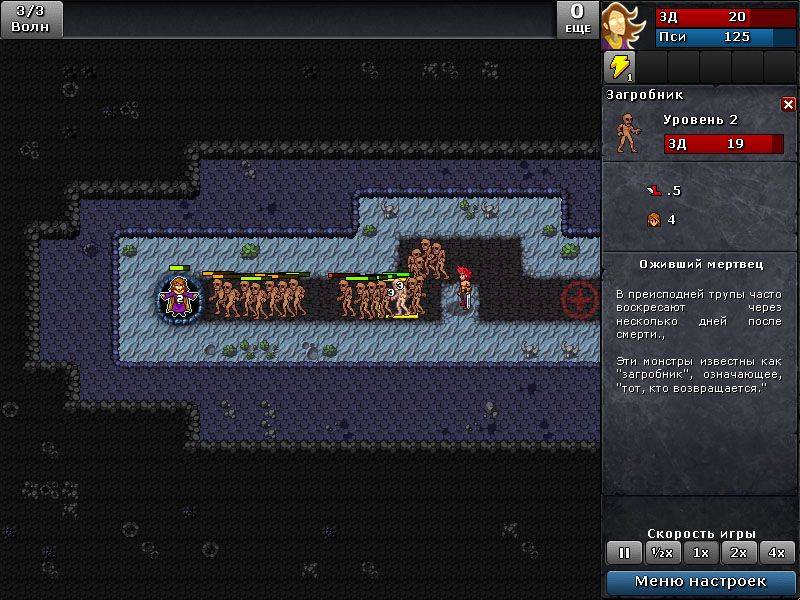Image resolution: width=800 pixels, height=600 pixels.
Task: Activate the lightning bolt spell
Action: tap(620, 67)
